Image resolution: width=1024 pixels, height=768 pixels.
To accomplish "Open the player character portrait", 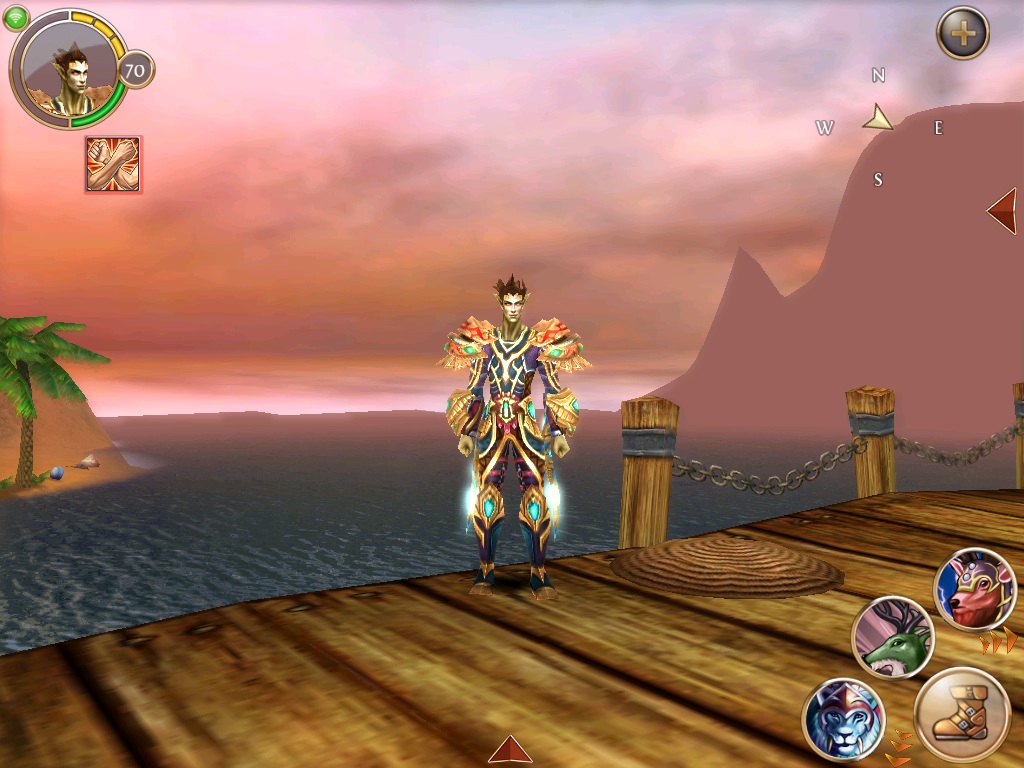I will pyautogui.click(x=68, y=68).
